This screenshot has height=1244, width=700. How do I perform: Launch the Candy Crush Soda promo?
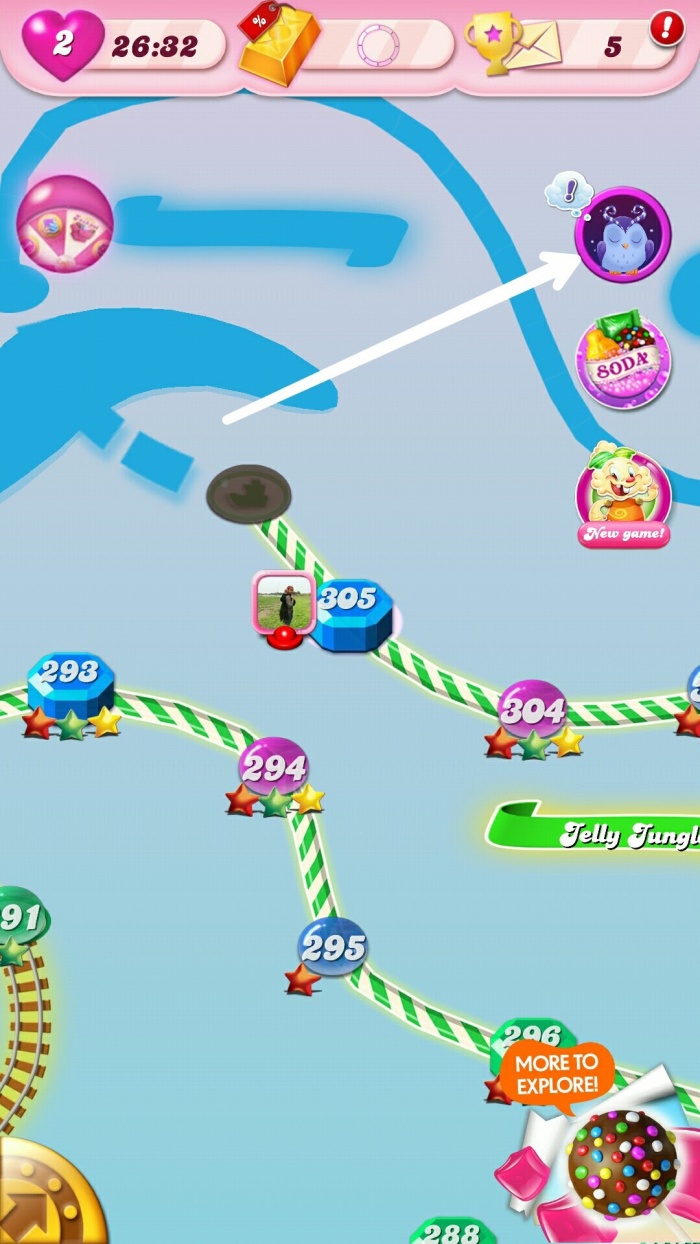(x=623, y=360)
